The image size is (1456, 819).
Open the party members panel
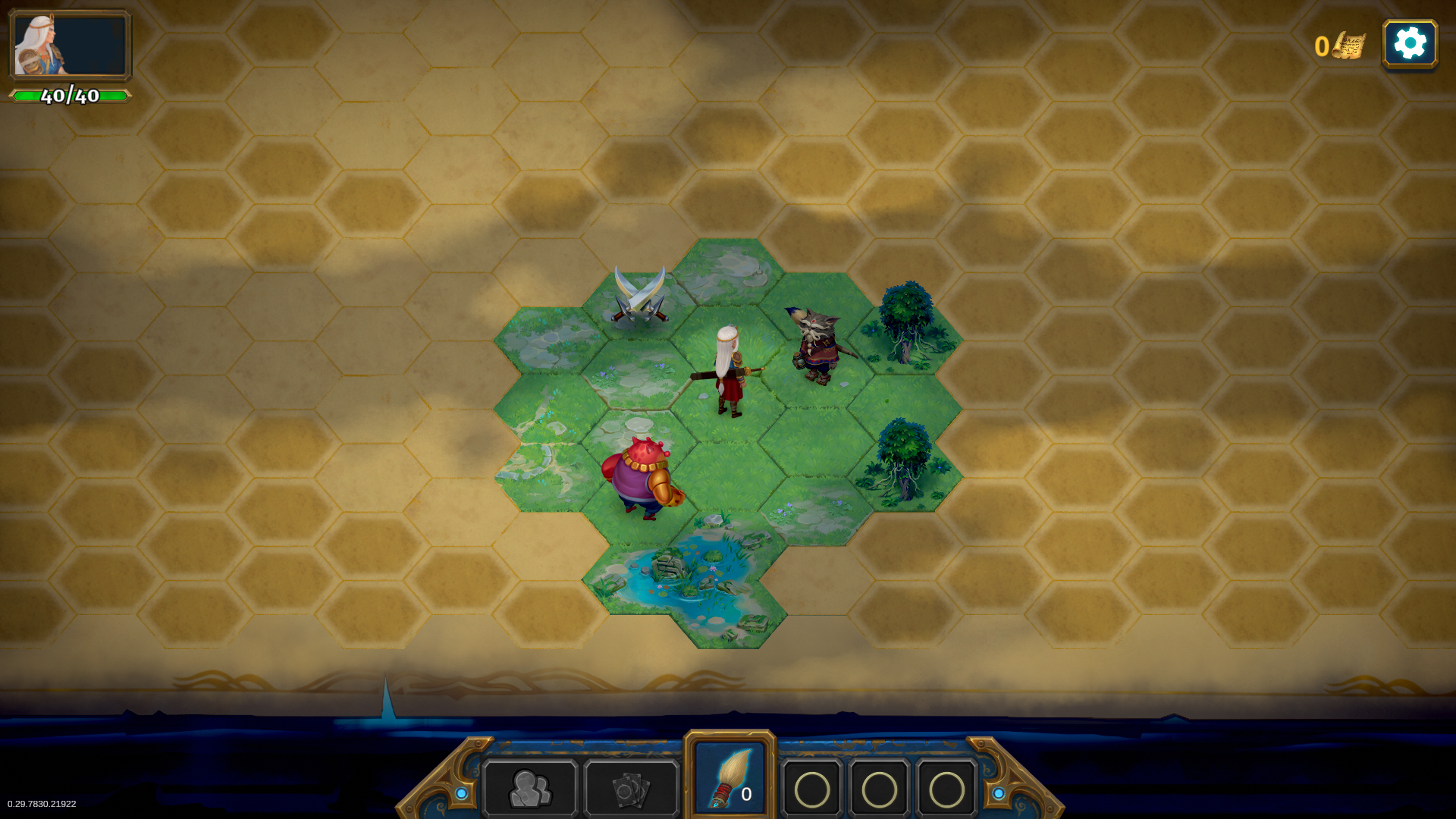coord(530,789)
